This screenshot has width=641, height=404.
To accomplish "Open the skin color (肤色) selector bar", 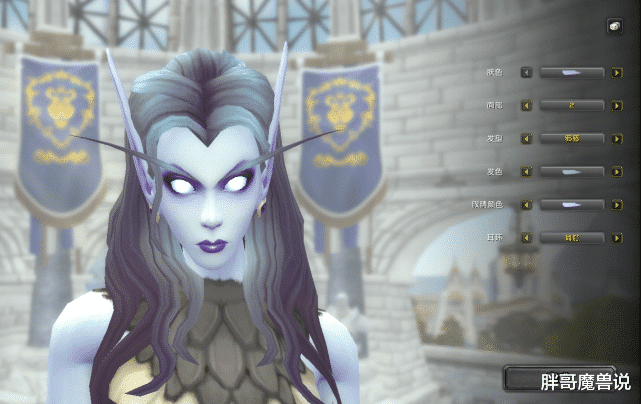I will [572, 72].
